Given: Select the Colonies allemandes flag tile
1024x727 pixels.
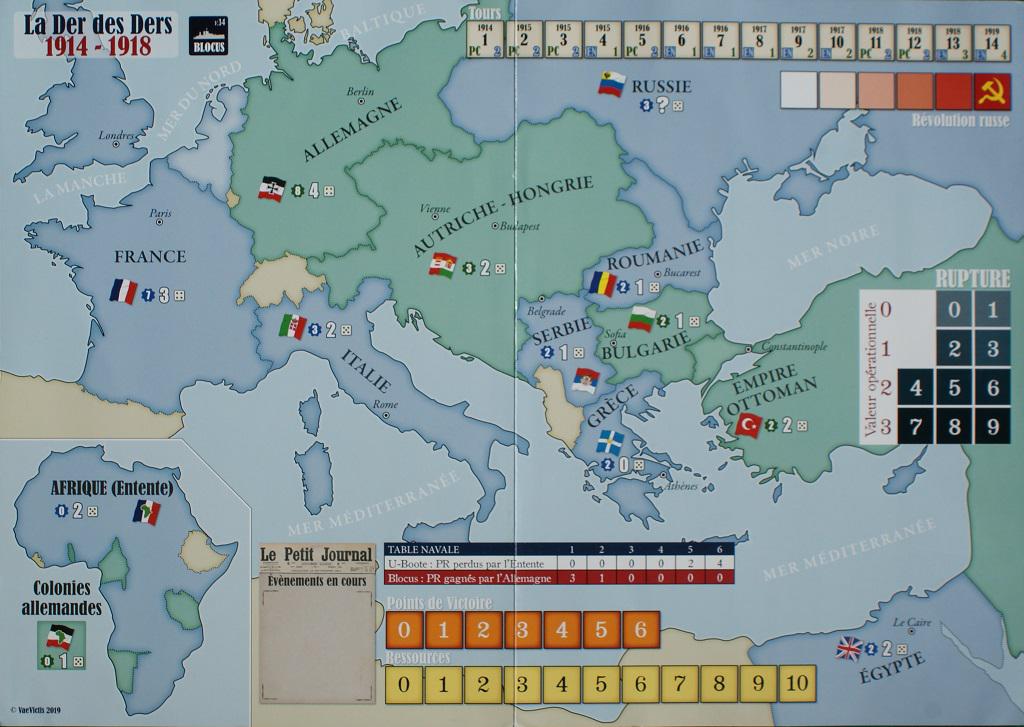Looking at the screenshot, I should coord(60,636).
